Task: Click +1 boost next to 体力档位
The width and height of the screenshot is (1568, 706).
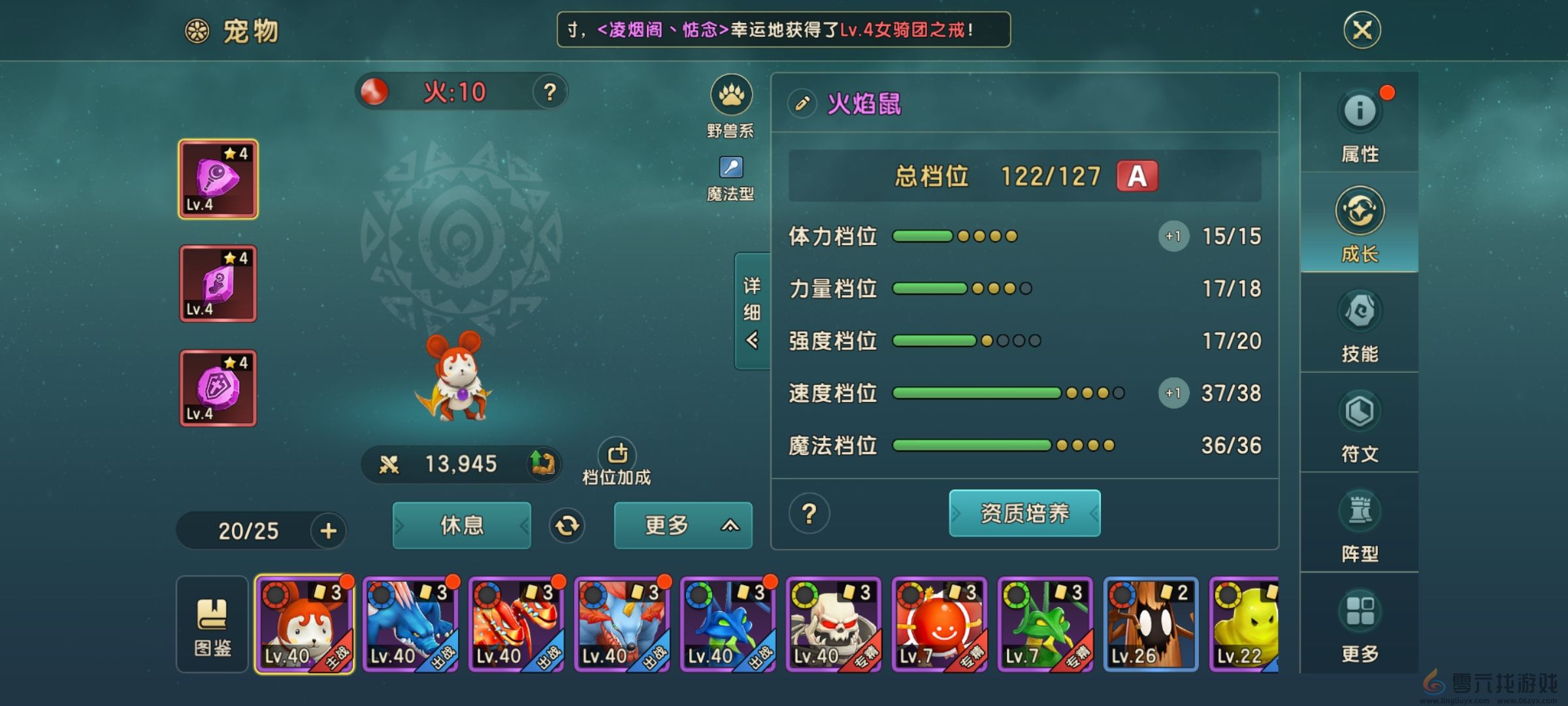Action: click(1173, 237)
